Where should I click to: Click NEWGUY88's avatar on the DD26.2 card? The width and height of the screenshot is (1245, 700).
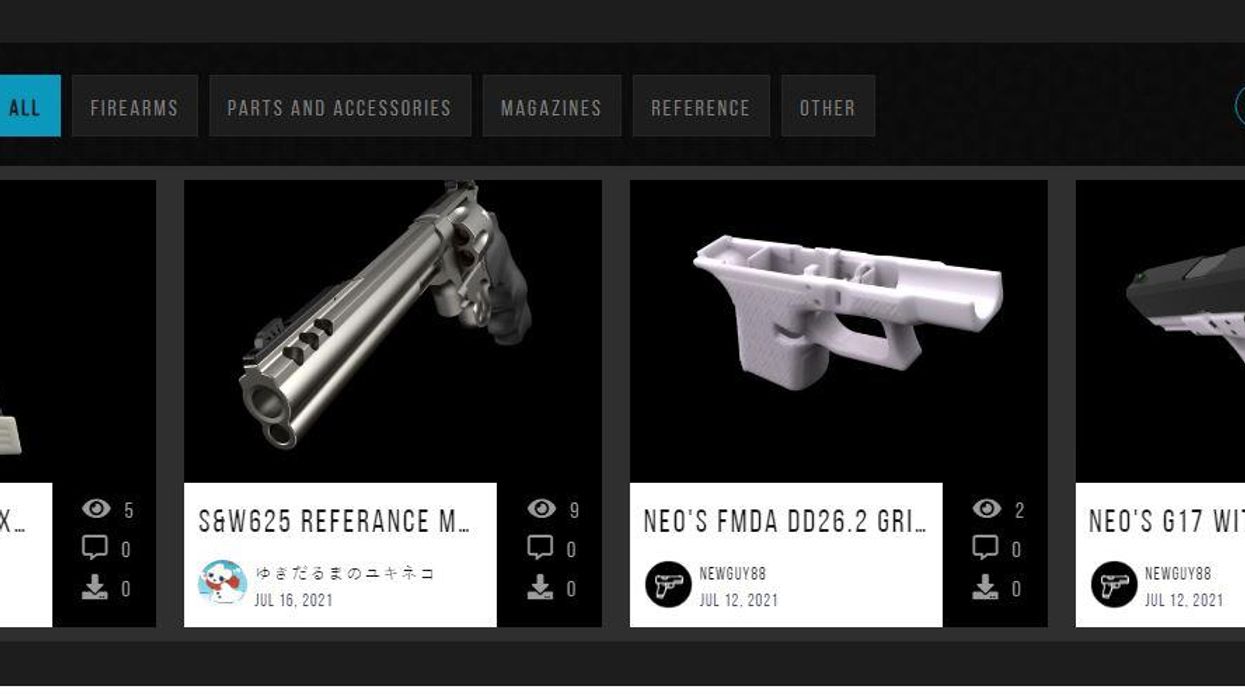tap(668, 584)
